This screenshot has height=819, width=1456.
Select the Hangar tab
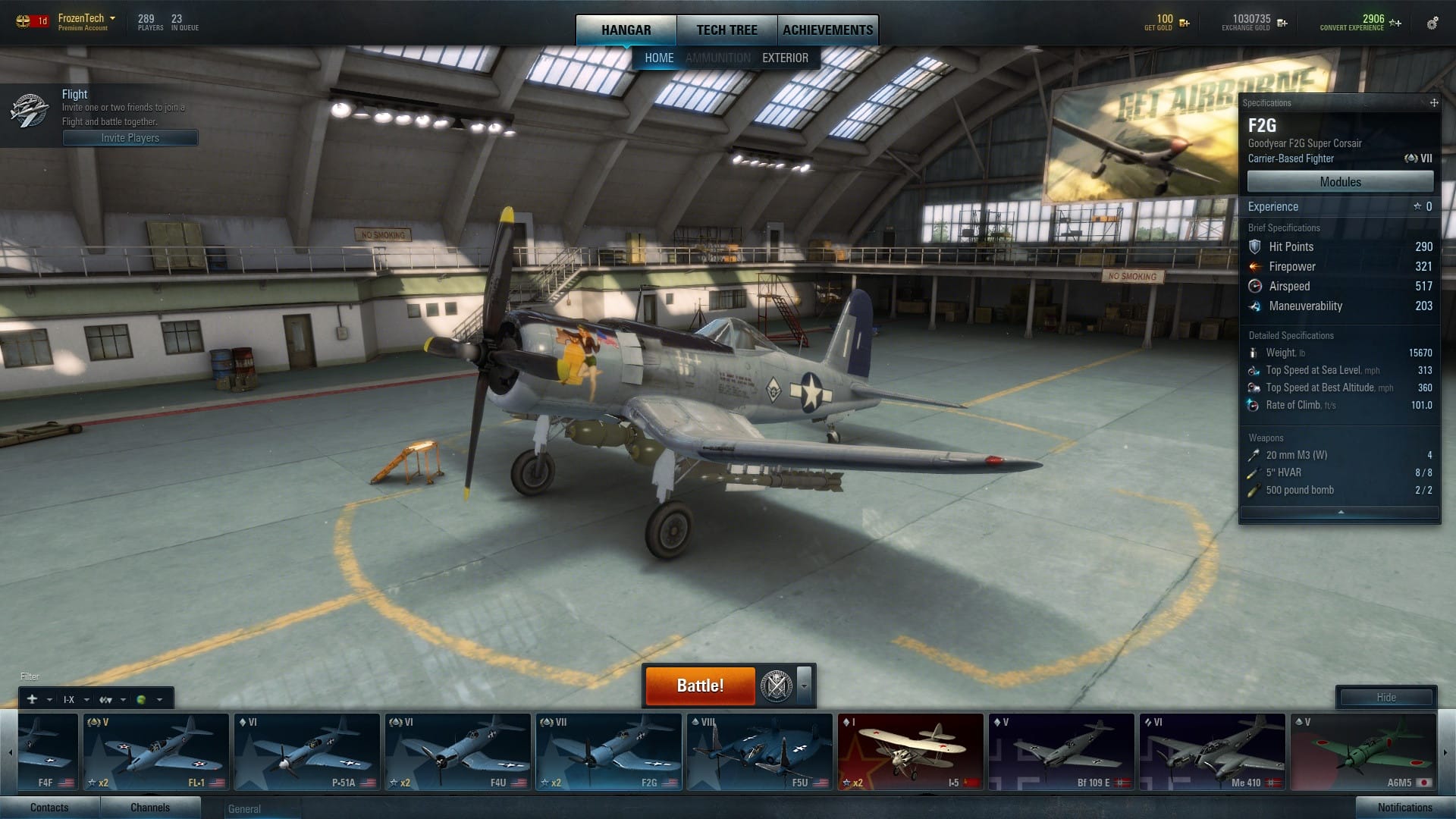click(x=626, y=30)
